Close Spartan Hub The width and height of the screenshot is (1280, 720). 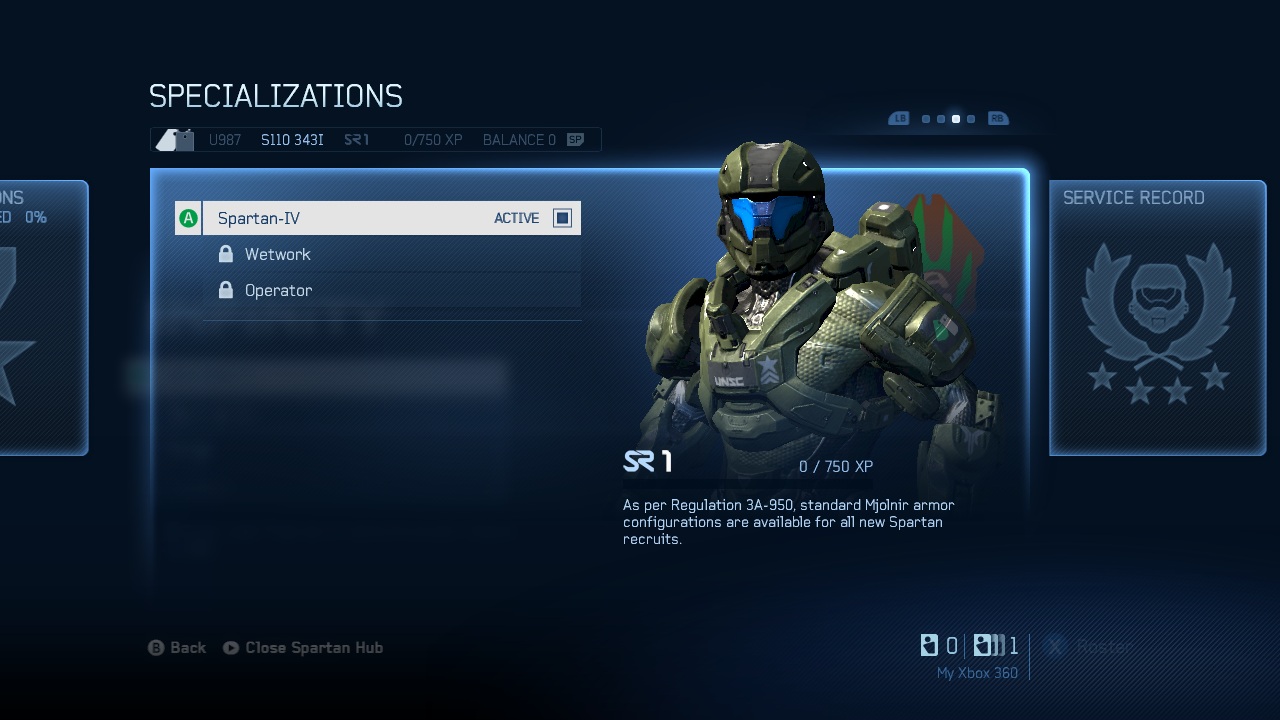pyautogui.click(x=303, y=648)
